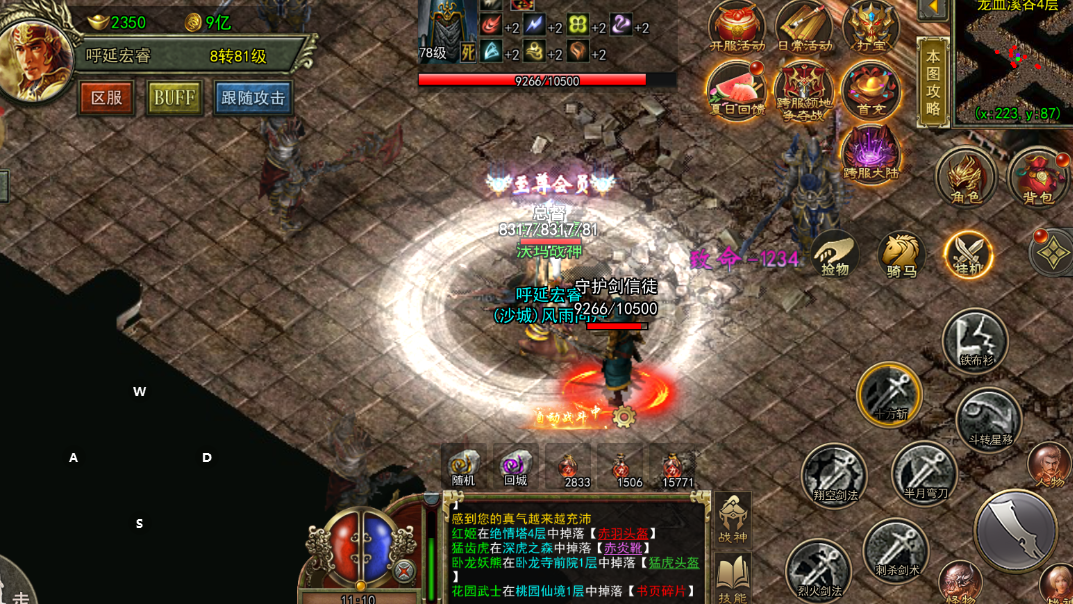Open the 角色 character sheet

pos(965,177)
